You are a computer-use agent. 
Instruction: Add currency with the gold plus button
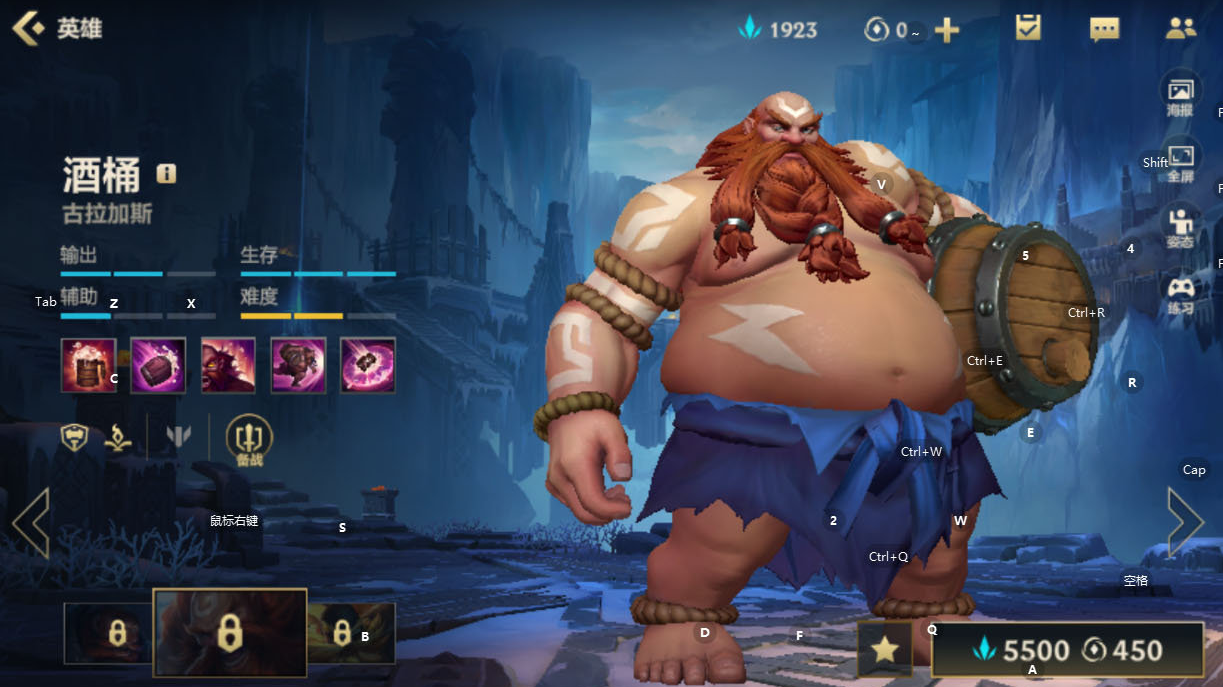click(946, 30)
